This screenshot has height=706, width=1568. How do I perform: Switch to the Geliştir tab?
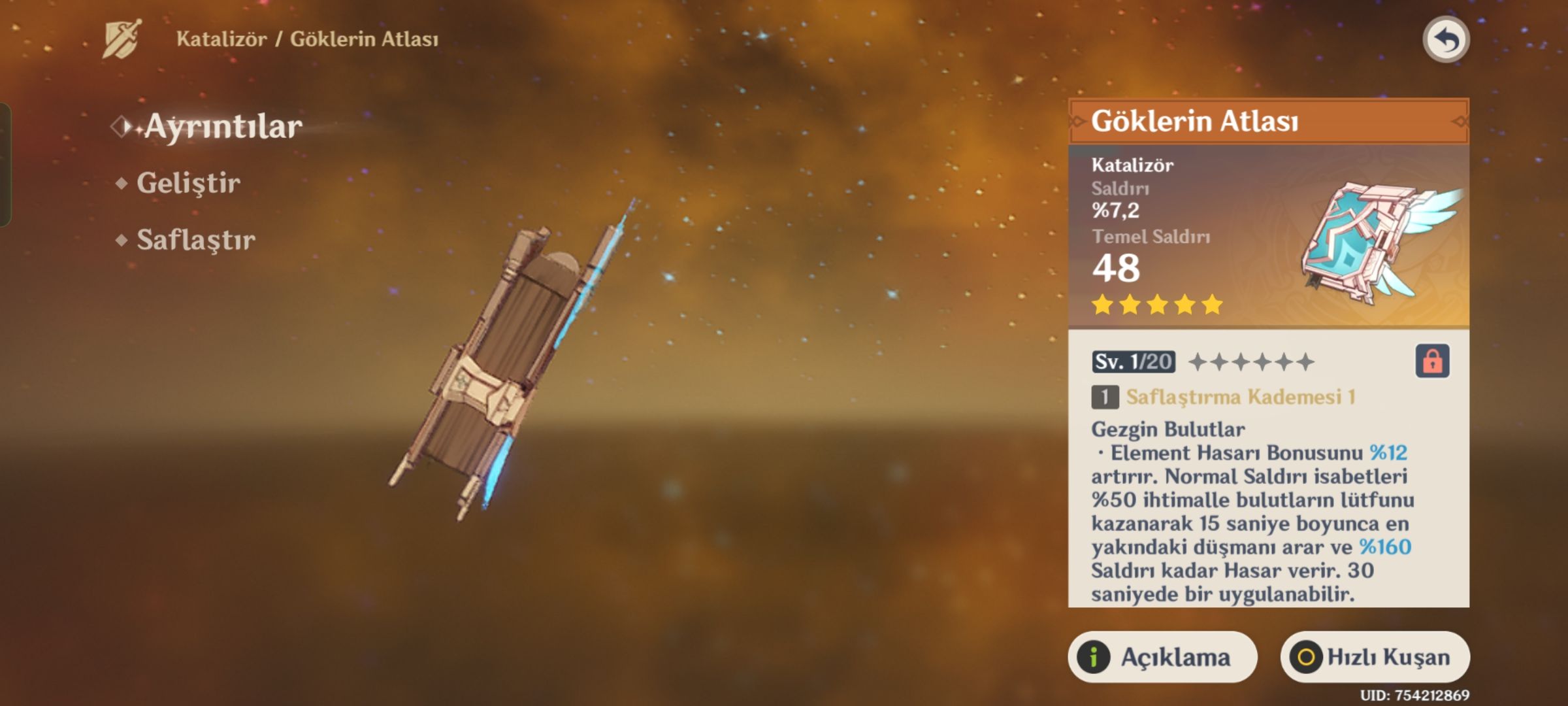point(188,184)
